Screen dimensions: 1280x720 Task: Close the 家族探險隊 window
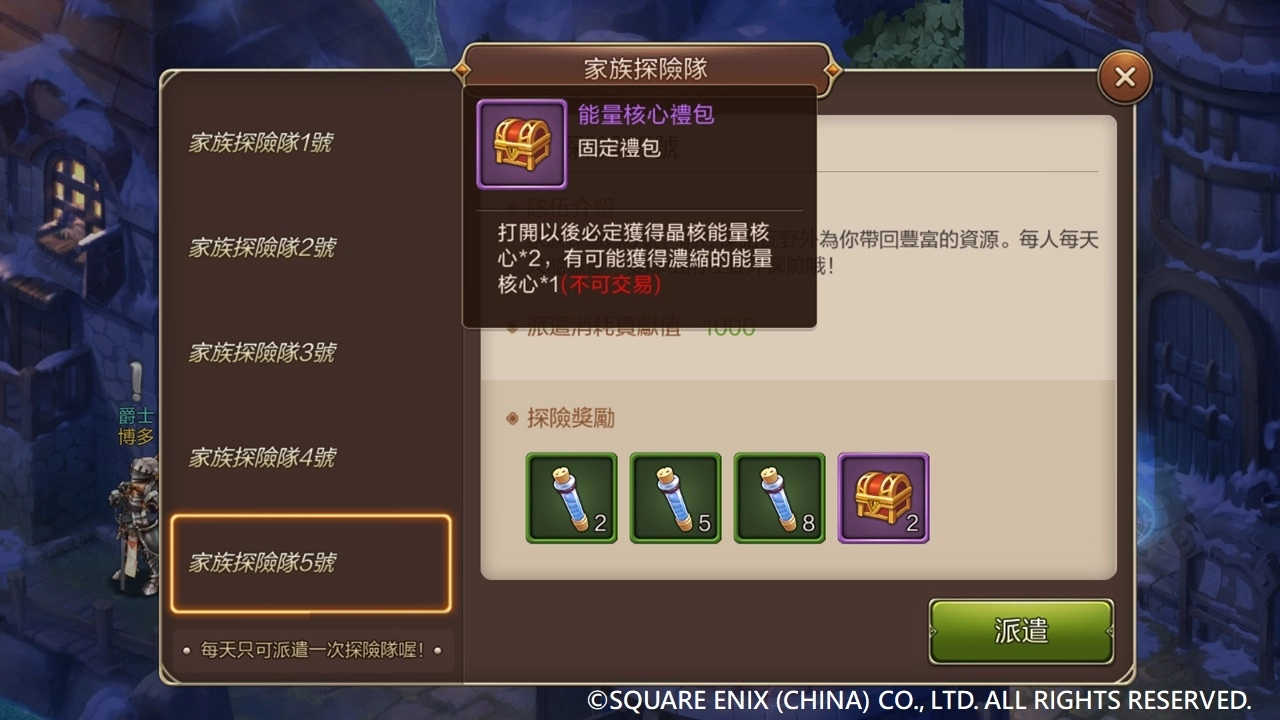pos(1124,75)
